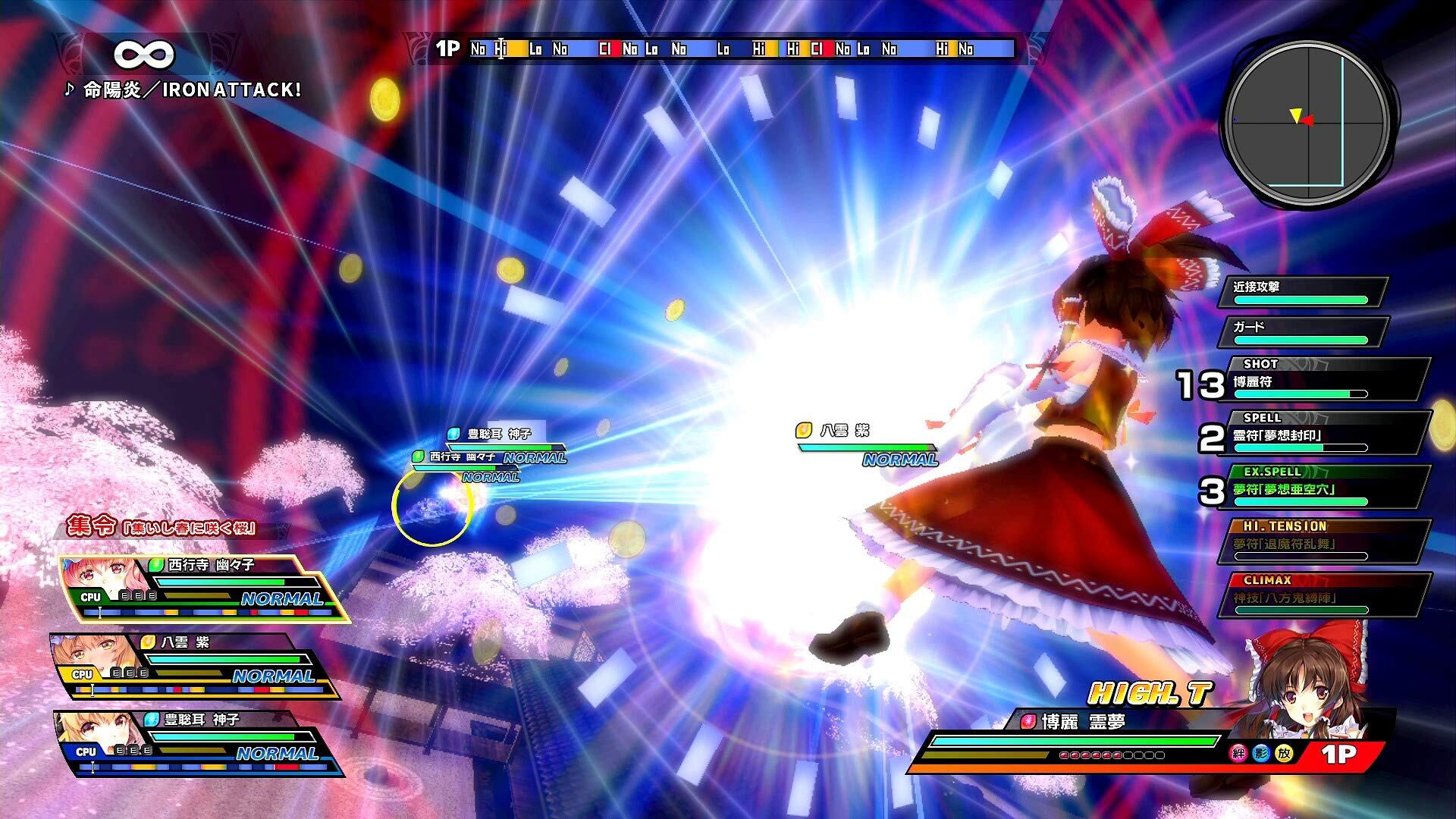Target the 八雲 紫 floating name tag
Screen dimensions: 1456x819
point(845,431)
